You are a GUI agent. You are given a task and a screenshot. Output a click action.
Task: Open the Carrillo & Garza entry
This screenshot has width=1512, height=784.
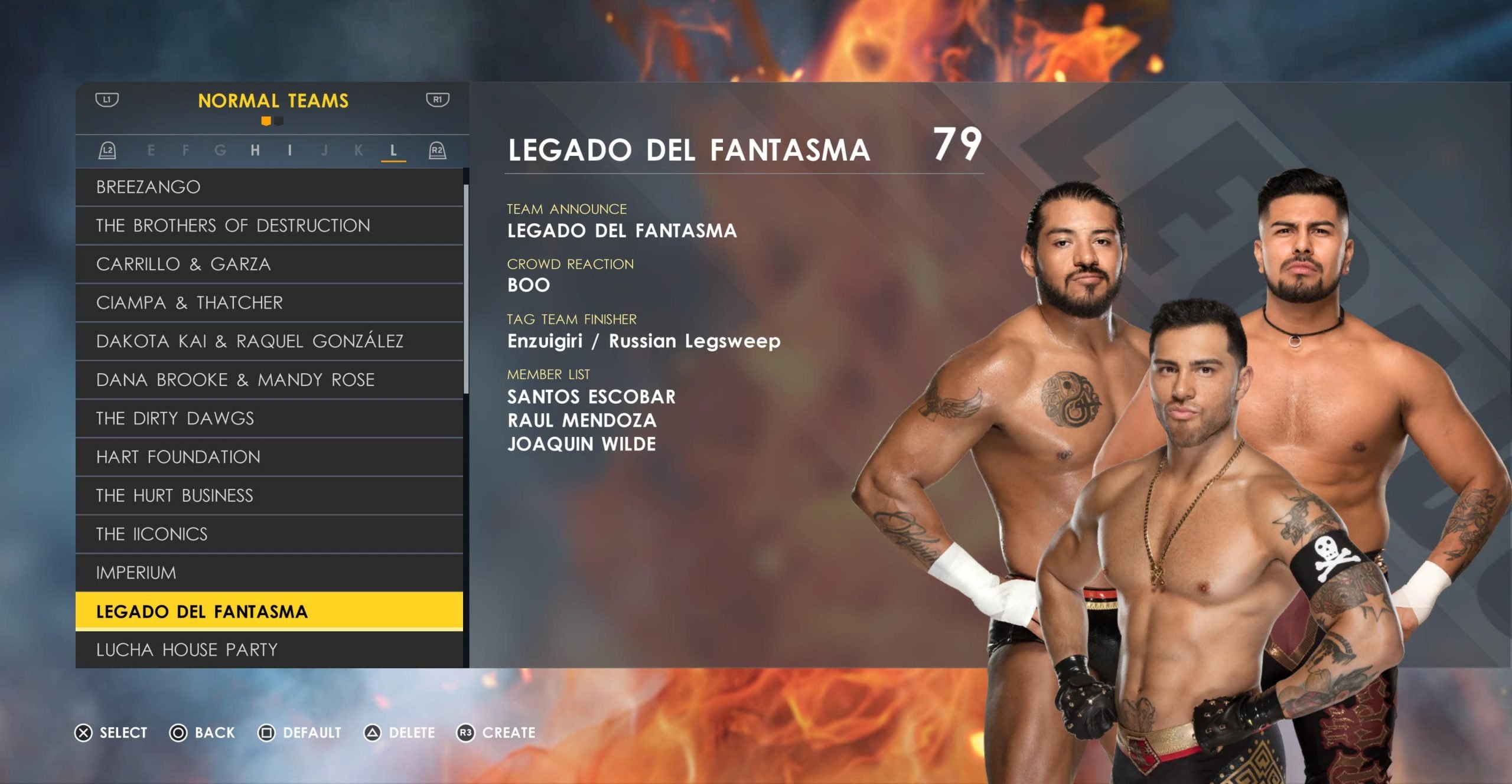[269, 264]
